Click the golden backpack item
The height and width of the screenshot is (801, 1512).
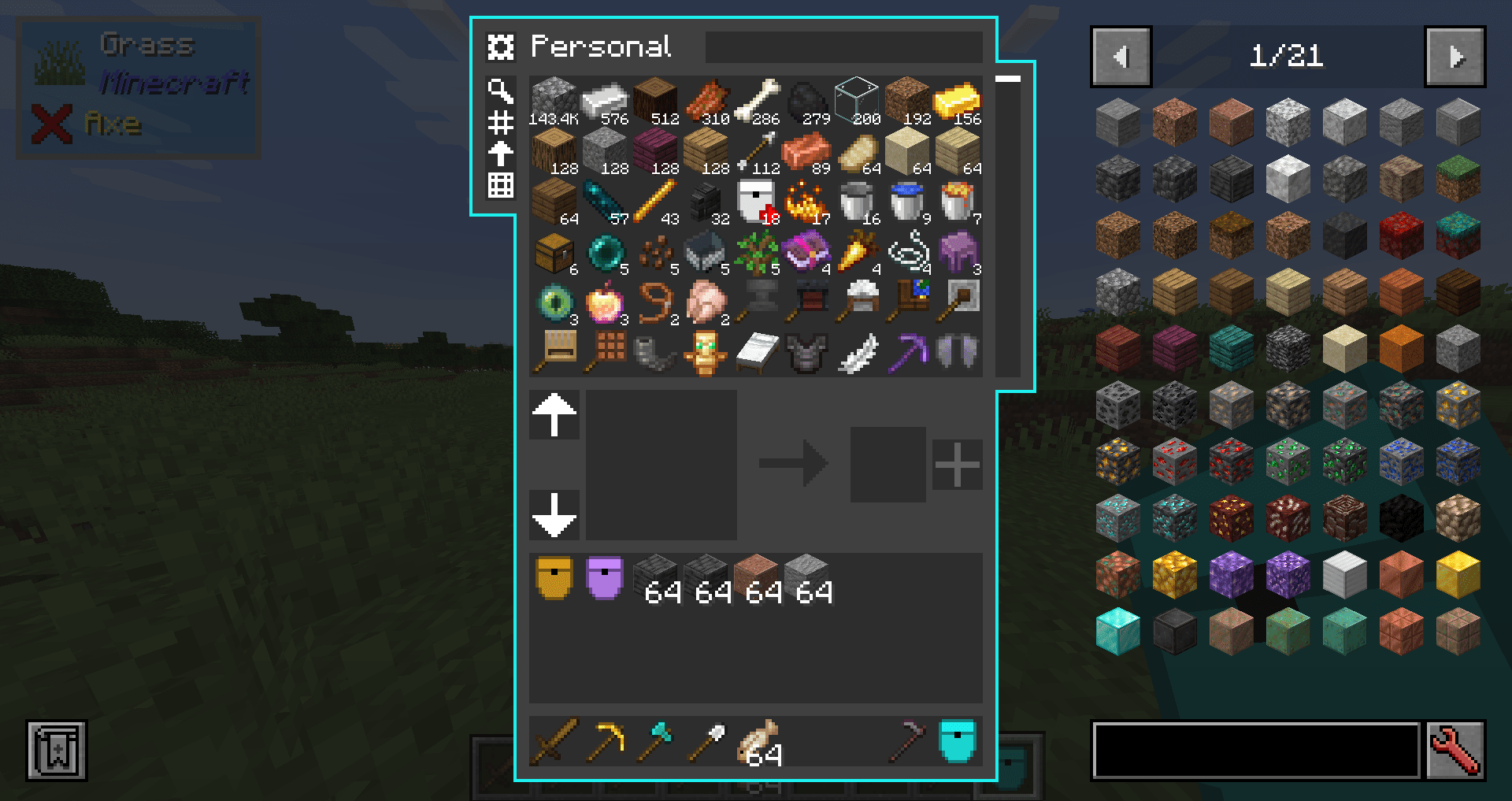click(554, 577)
